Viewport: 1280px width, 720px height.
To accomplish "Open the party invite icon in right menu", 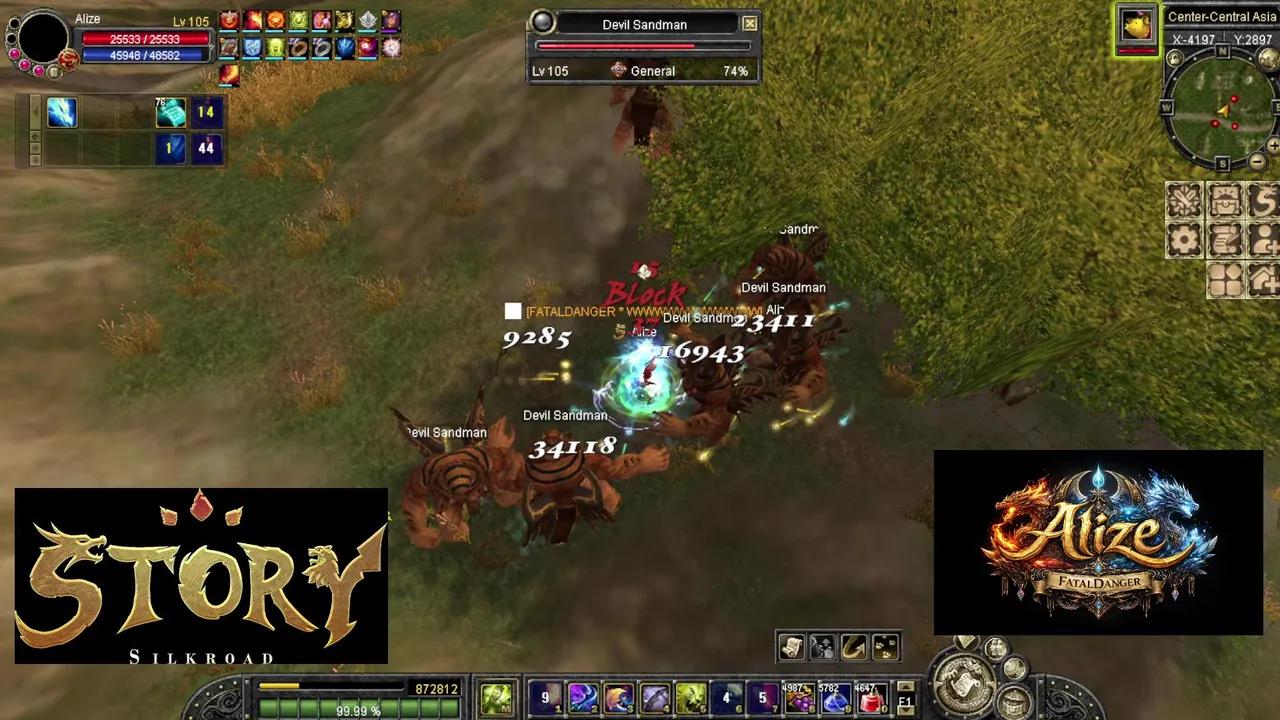I will tap(1263, 238).
